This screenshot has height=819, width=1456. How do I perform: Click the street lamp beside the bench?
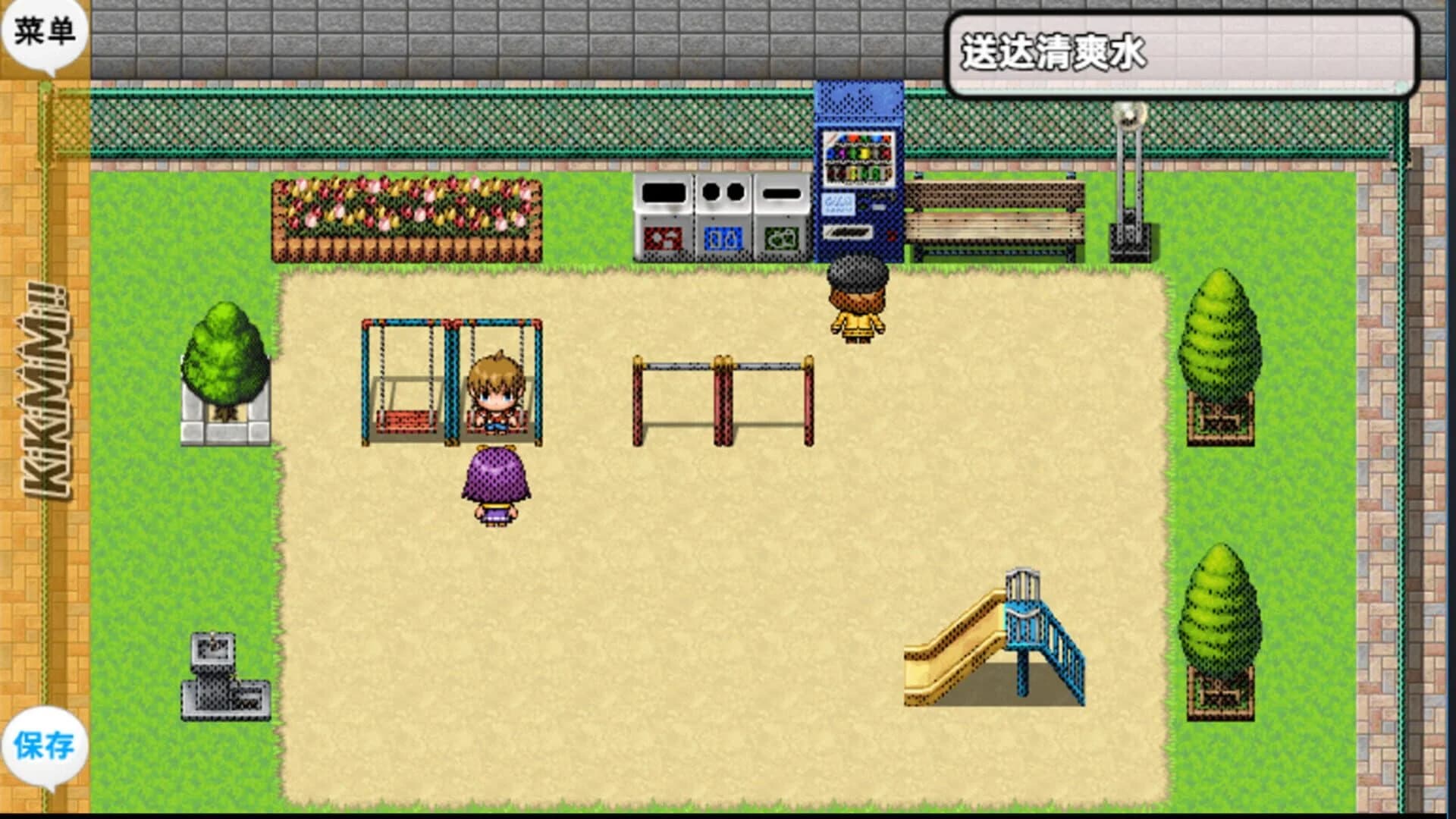click(1128, 174)
